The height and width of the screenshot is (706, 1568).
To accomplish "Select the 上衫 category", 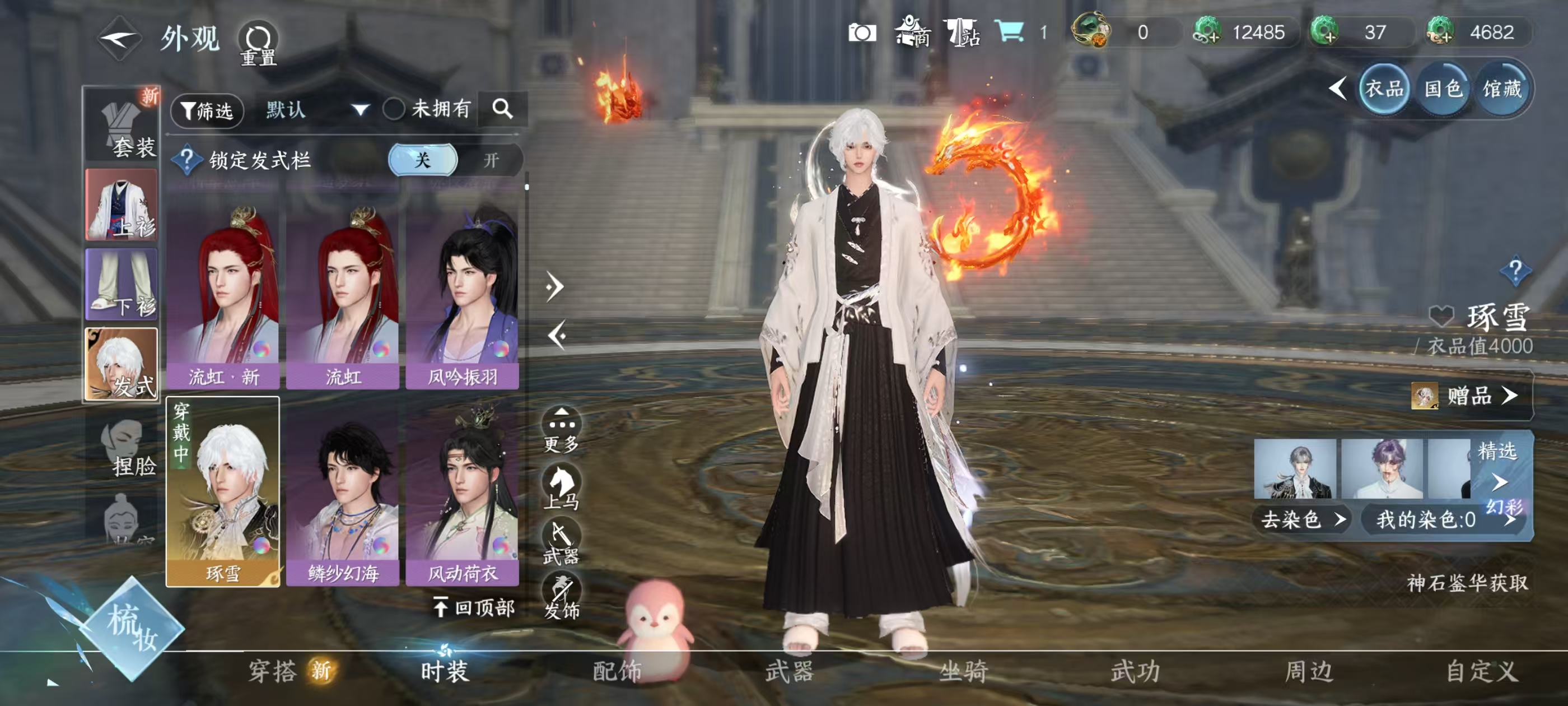I will (122, 205).
